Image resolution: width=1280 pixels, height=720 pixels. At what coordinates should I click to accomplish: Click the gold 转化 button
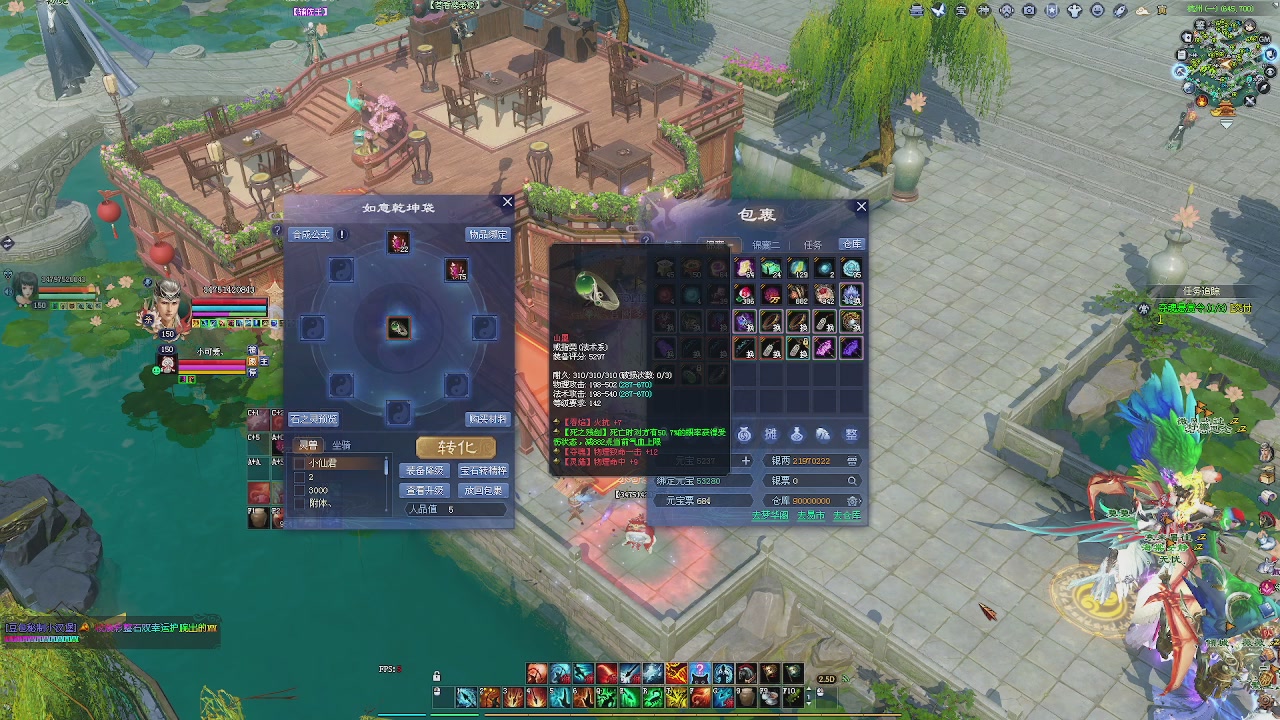click(x=455, y=447)
